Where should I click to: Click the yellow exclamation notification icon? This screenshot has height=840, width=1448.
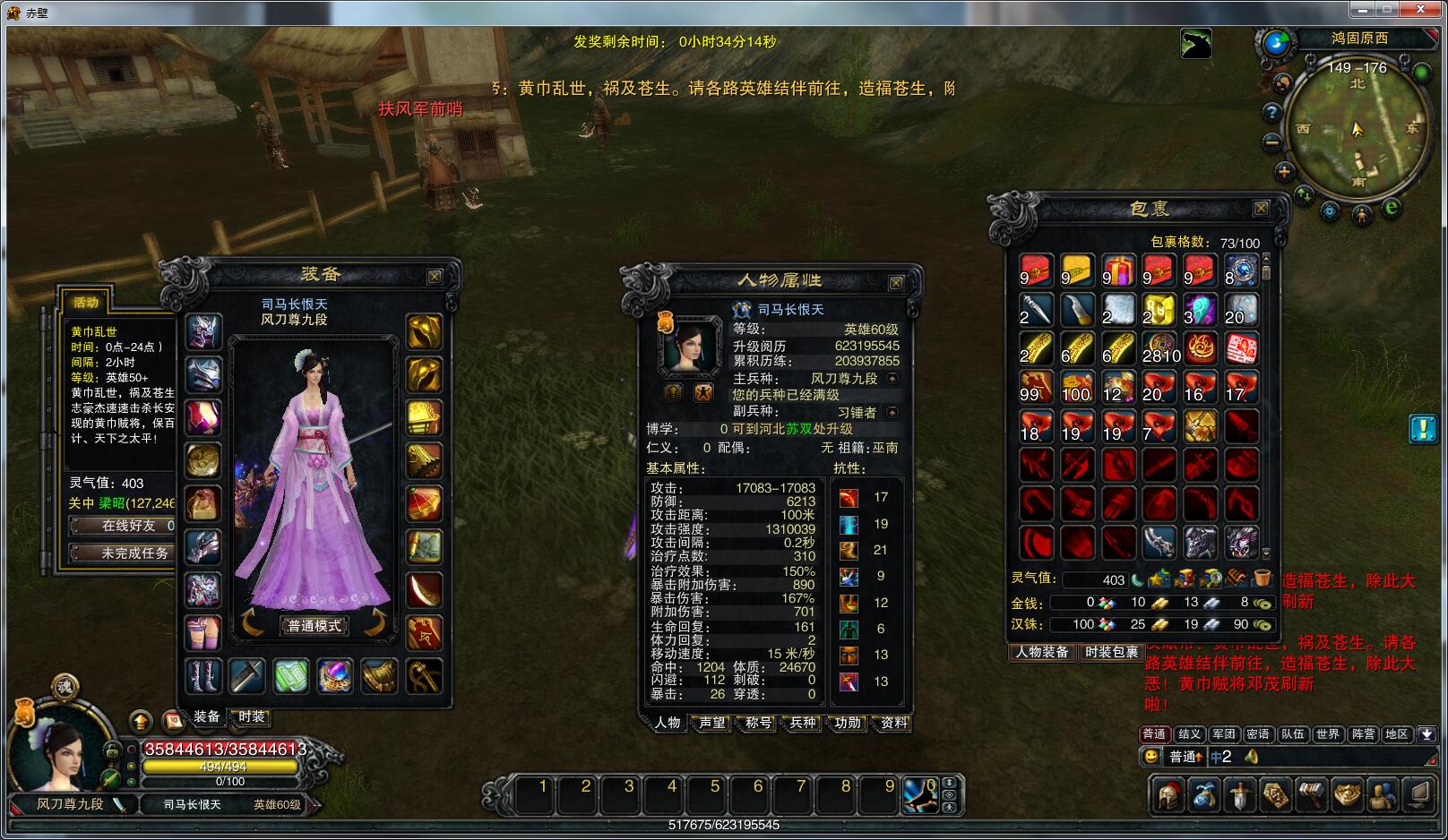tap(1423, 429)
